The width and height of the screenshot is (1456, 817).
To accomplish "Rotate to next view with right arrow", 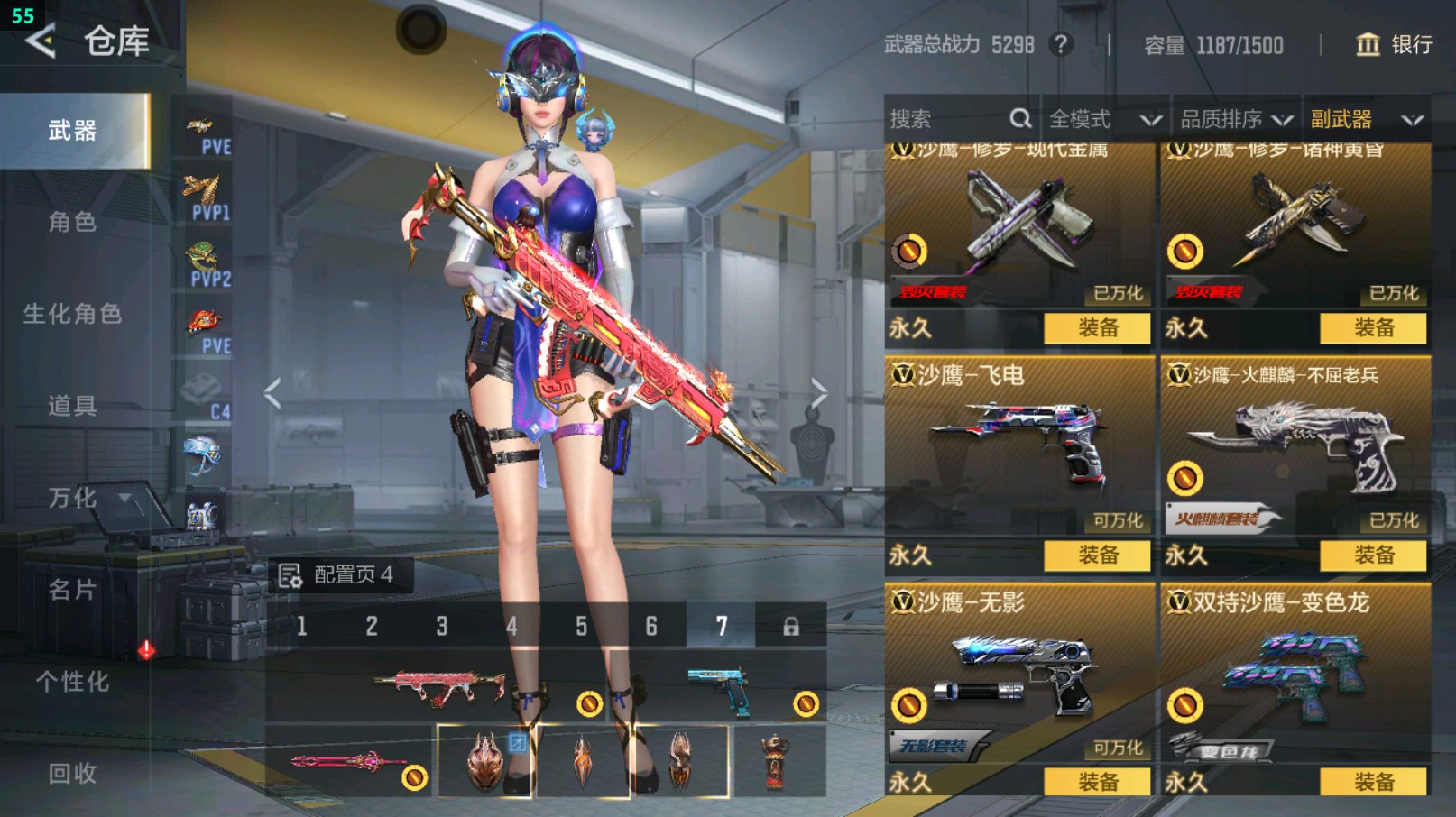I will point(818,393).
